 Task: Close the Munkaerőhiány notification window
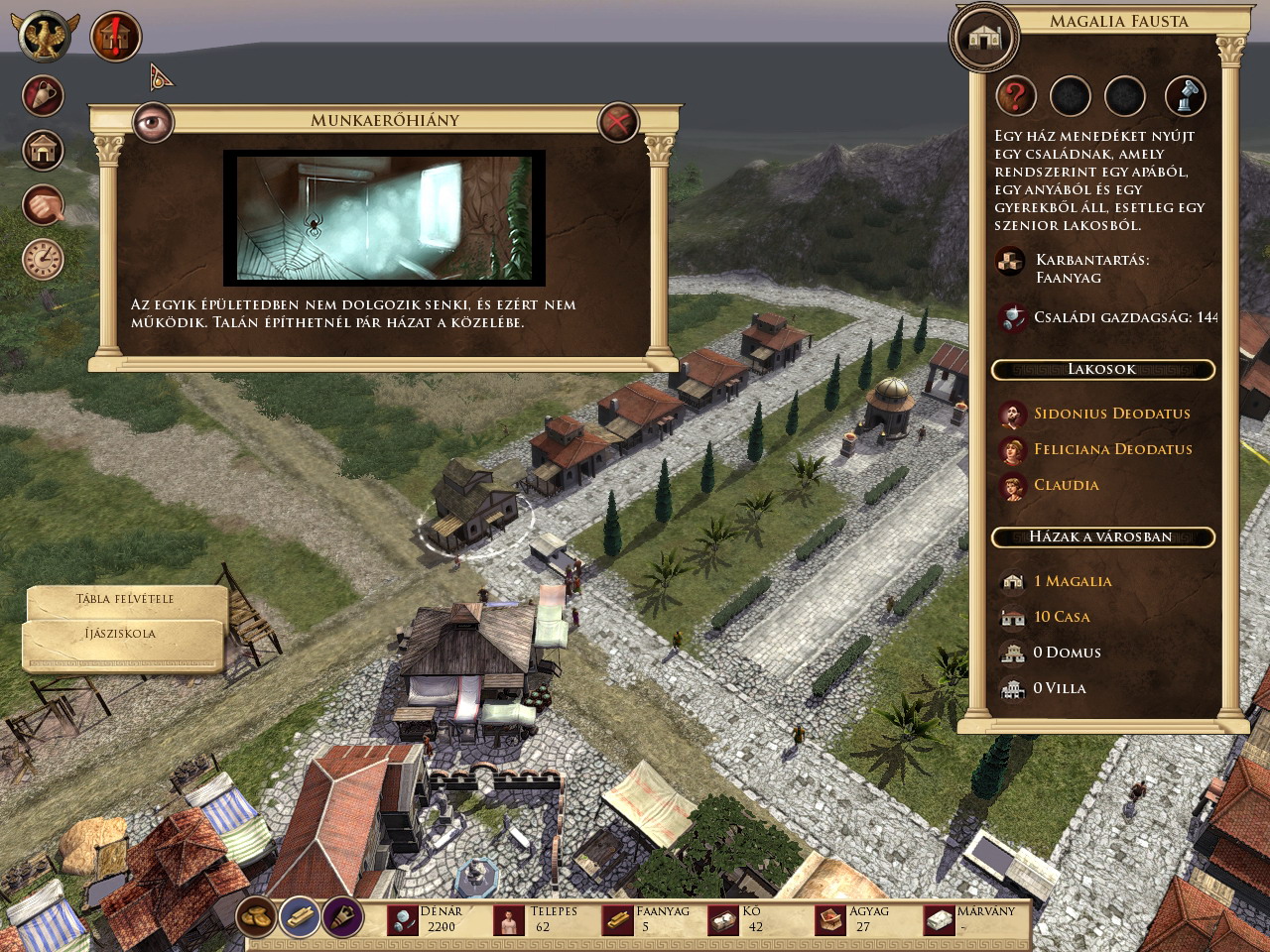coord(618,123)
